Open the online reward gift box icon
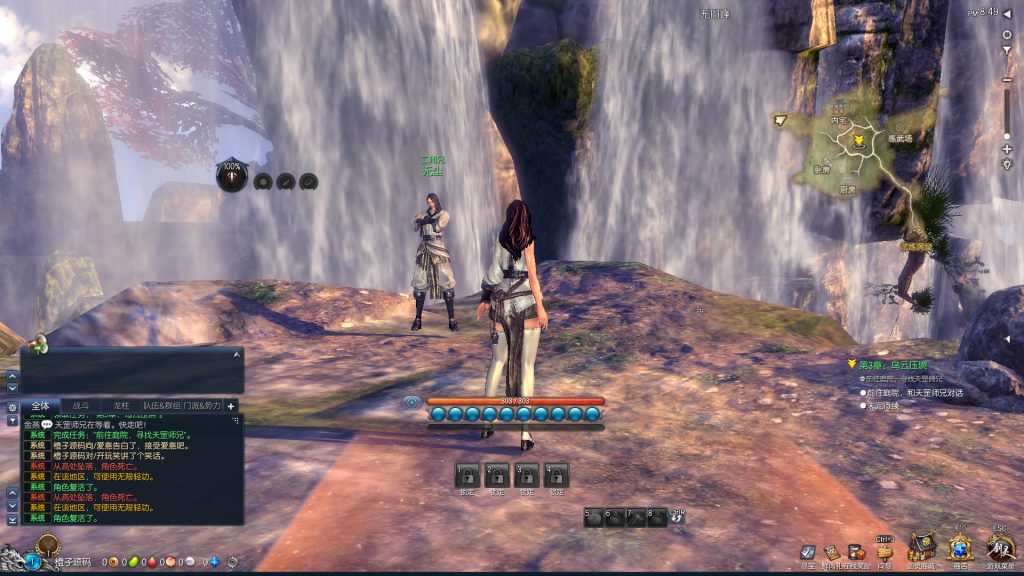This screenshot has height=576, width=1024. (x=856, y=552)
